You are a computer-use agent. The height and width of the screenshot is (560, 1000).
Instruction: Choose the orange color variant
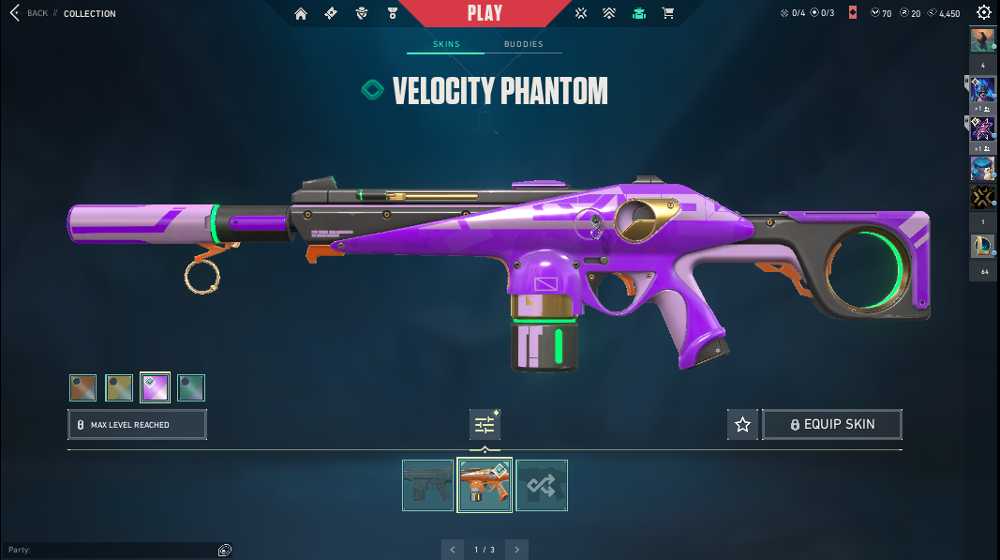(x=83, y=388)
